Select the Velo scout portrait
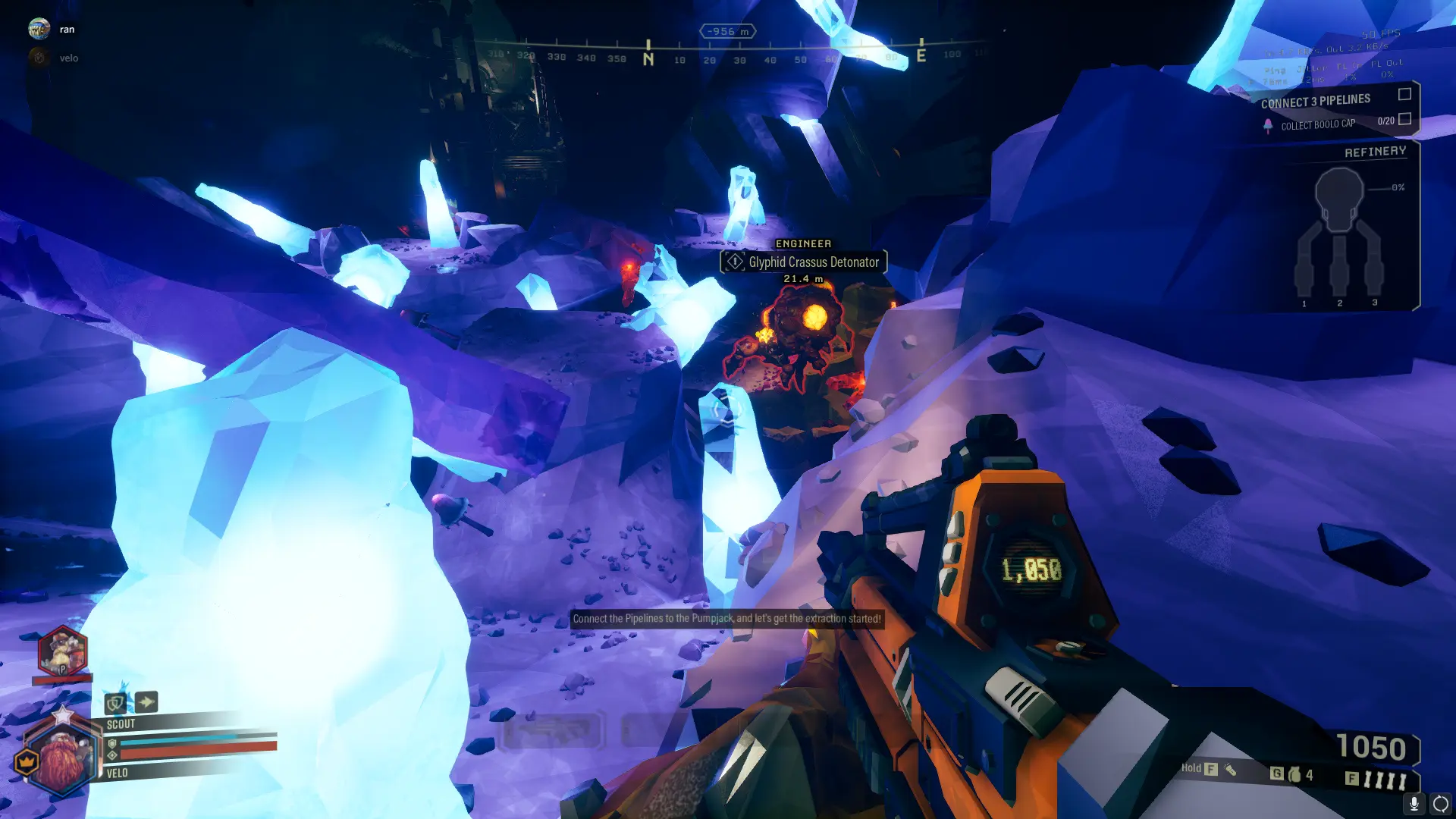Screen dimensions: 1456x819 coord(61,760)
